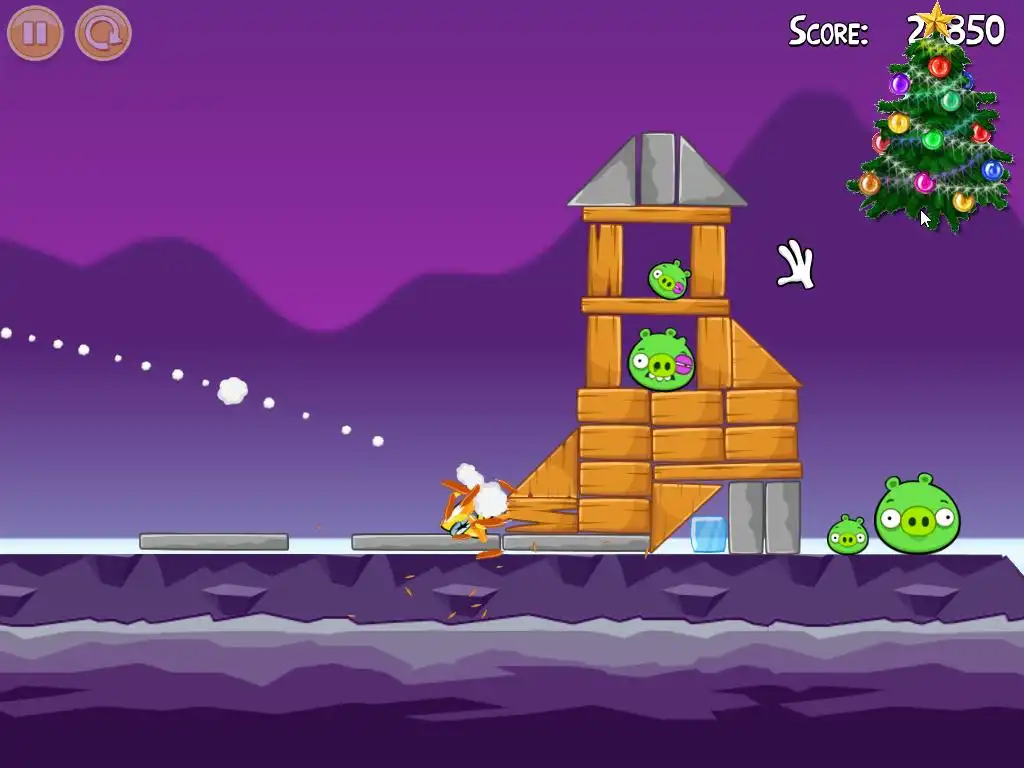Restart the level using the circular arrow
1024x768 pixels.
[103, 33]
